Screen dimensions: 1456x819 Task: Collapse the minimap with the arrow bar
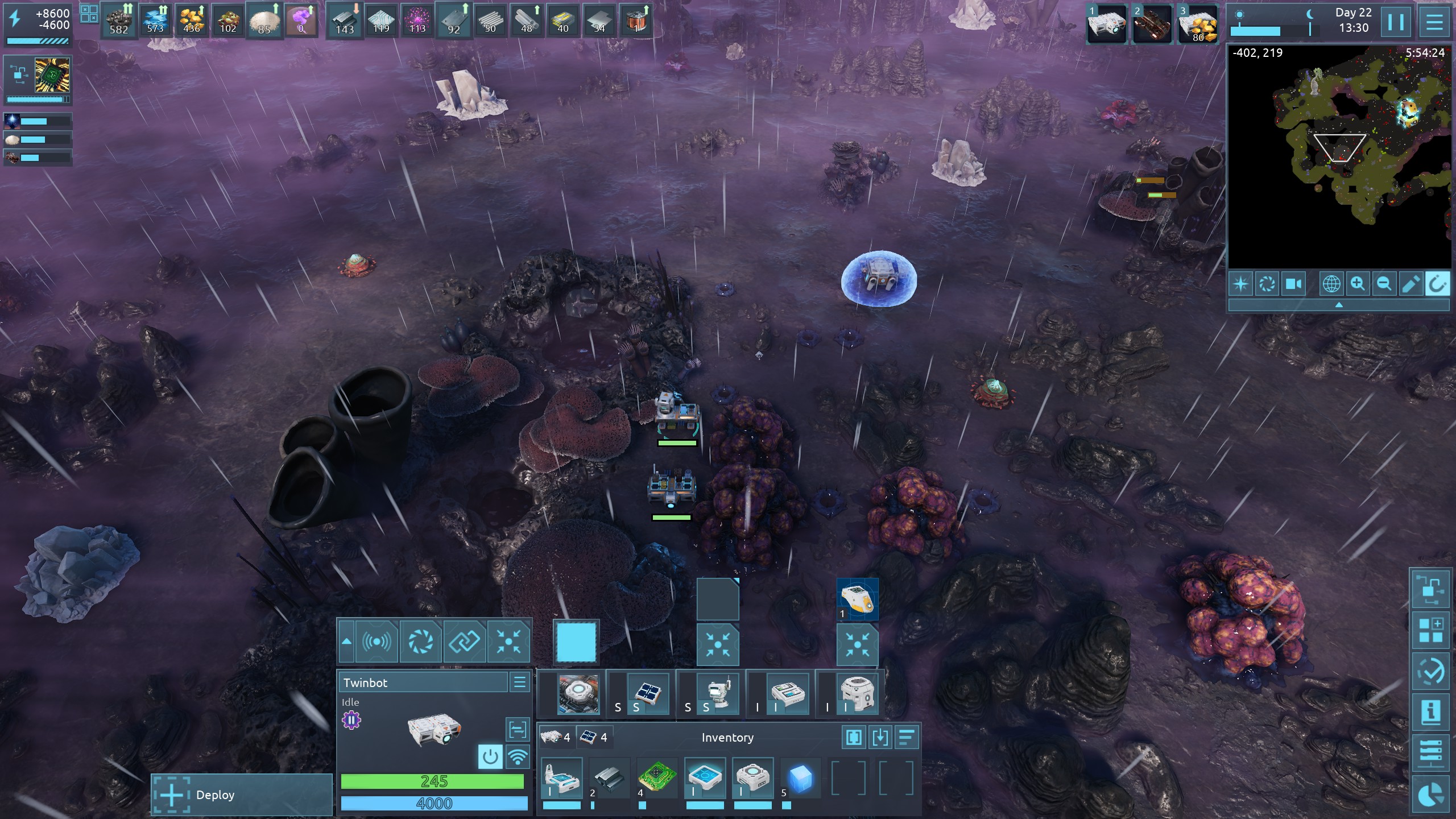(1339, 305)
